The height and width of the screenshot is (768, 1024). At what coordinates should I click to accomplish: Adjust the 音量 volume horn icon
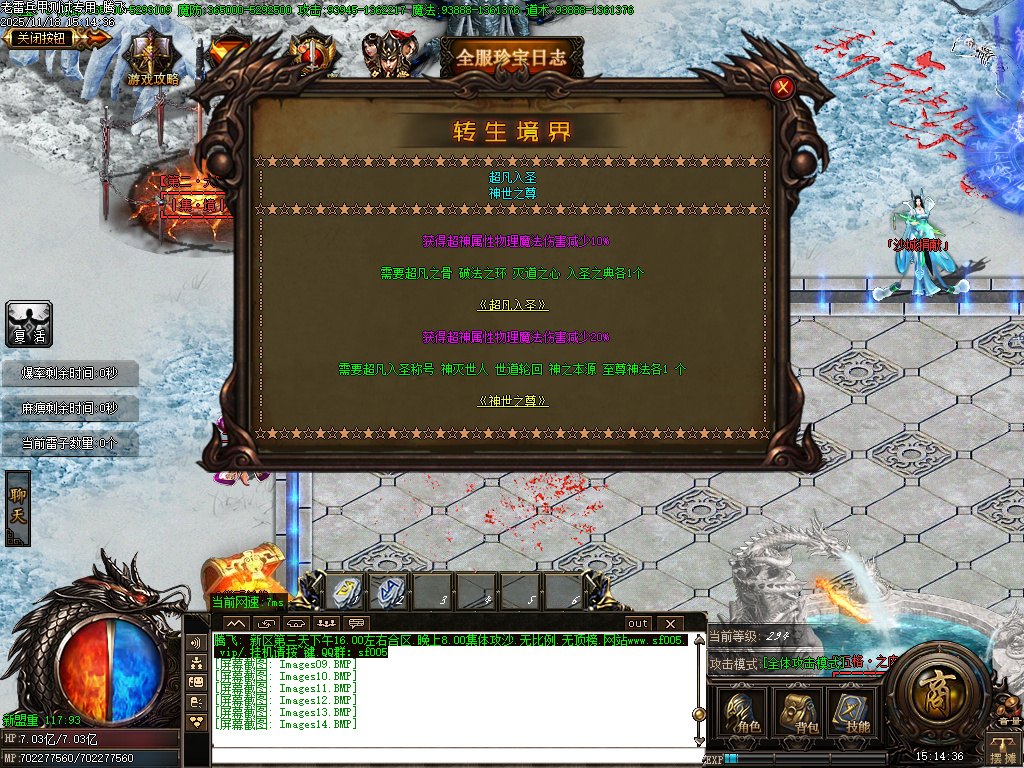(1007, 712)
